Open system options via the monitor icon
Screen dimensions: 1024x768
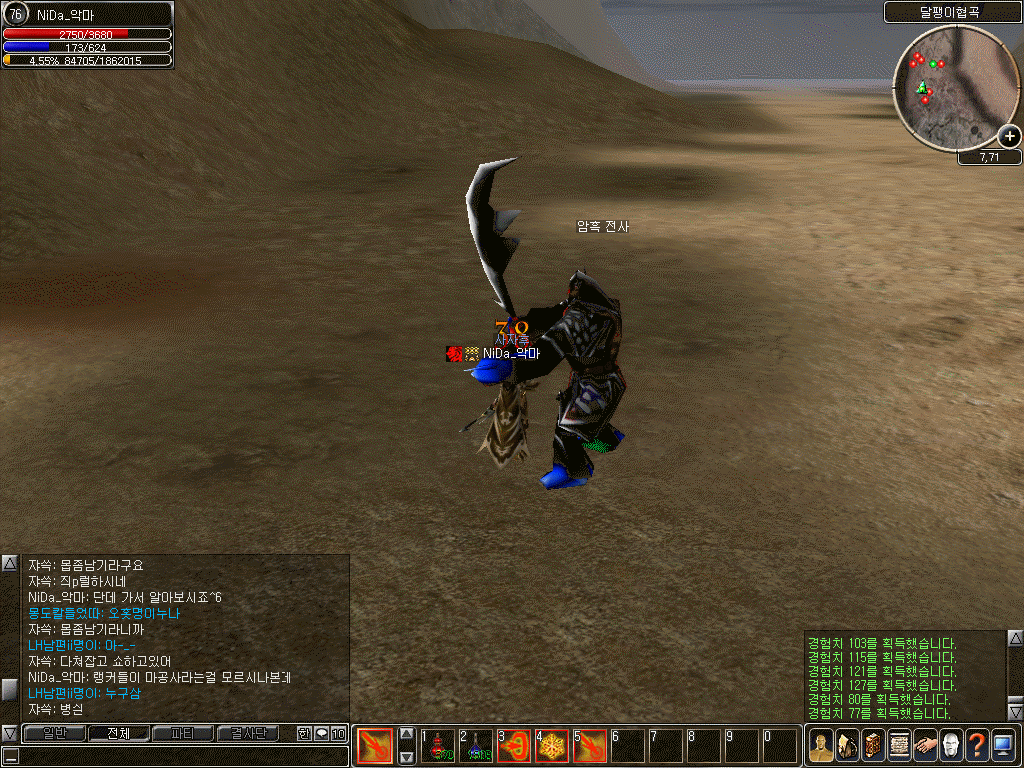[x=1003, y=746]
